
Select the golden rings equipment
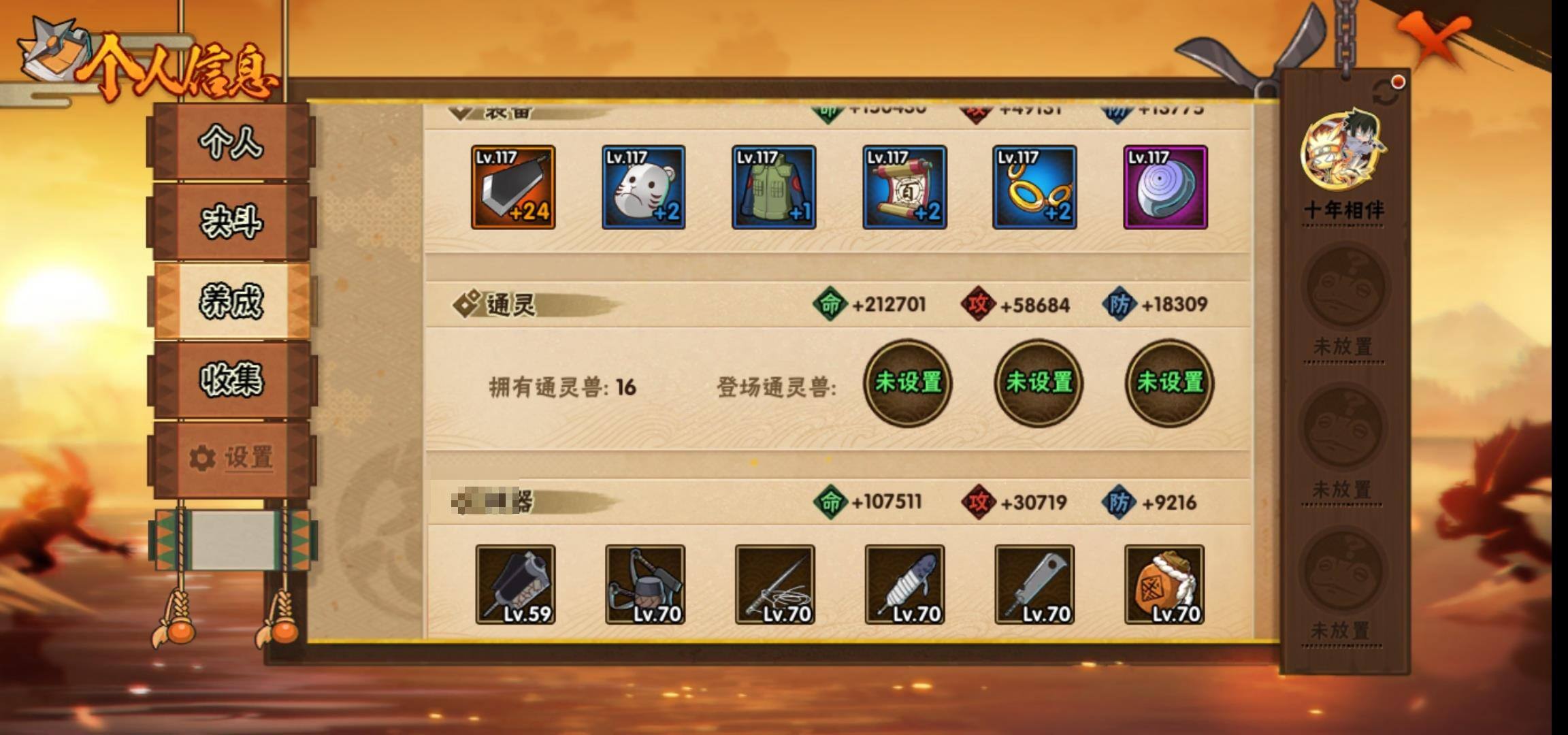1034,187
